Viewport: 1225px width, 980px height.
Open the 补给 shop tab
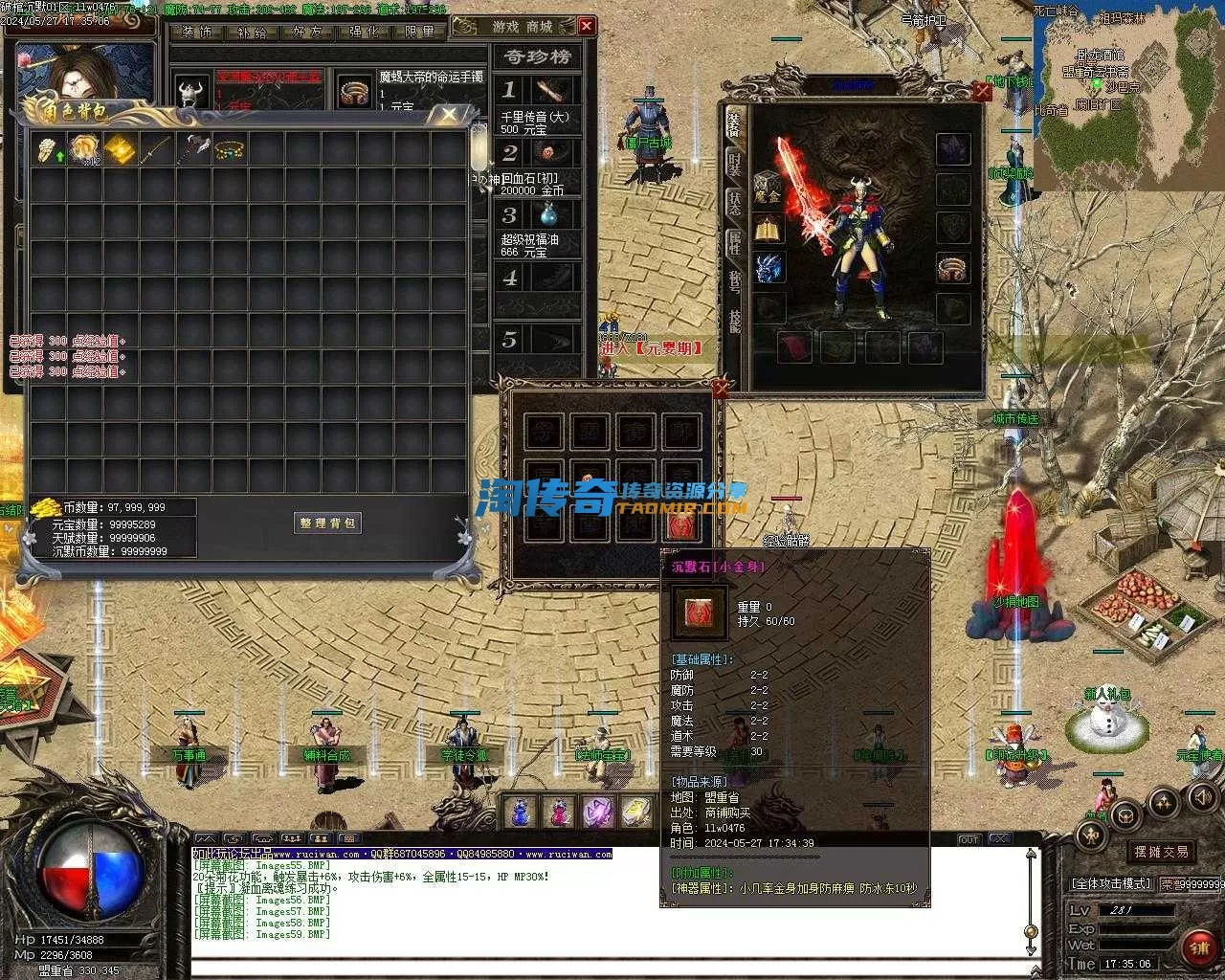tap(252, 32)
